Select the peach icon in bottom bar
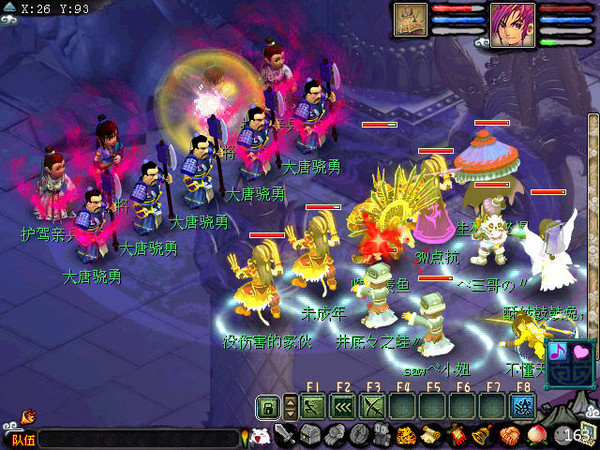The width and height of the screenshot is (600, 450). pyautogui.click(x=533, y=436)
